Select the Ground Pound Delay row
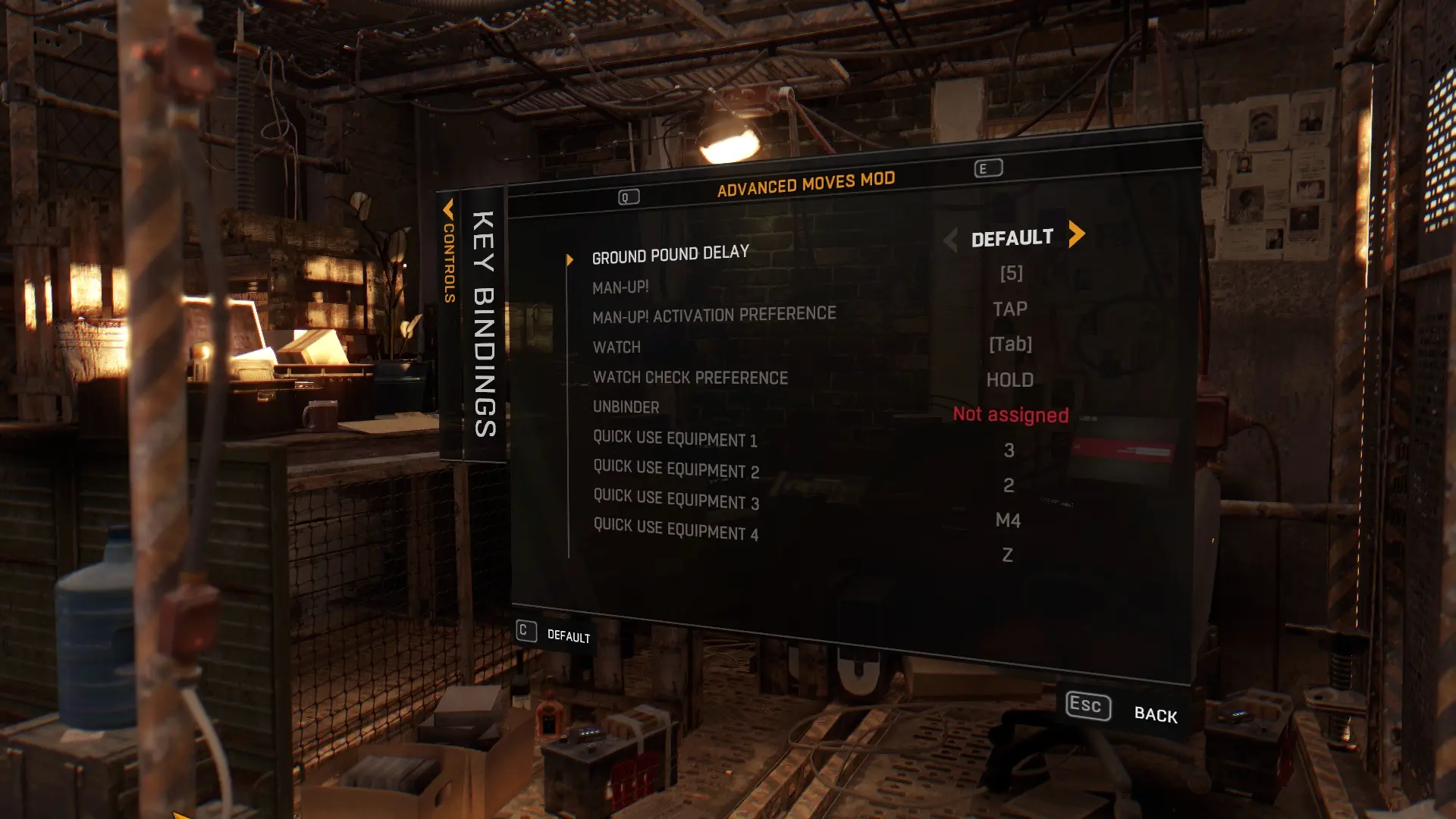This screenshot has width=1456, height=819. (x=670, y=254)
